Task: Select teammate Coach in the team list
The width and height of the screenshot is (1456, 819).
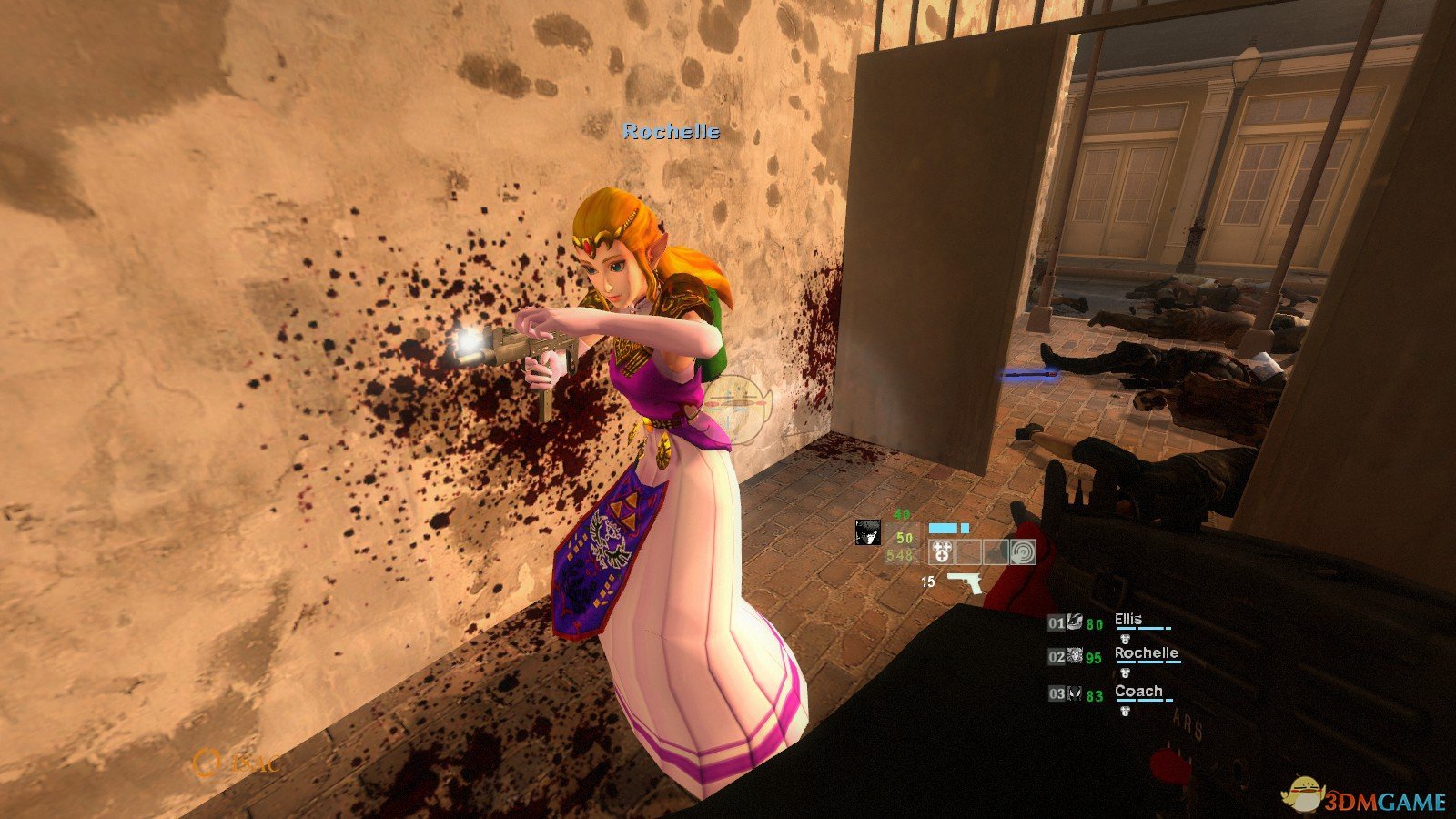Action: 1138,692
